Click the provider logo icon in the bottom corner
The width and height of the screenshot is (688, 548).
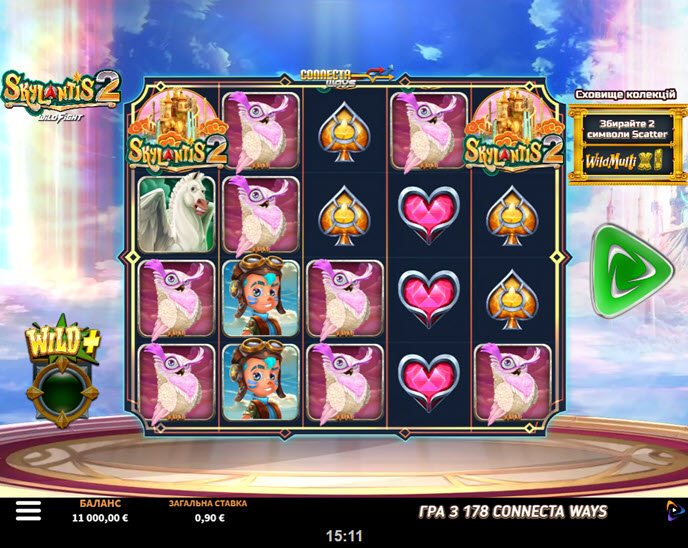click(672, 510)
